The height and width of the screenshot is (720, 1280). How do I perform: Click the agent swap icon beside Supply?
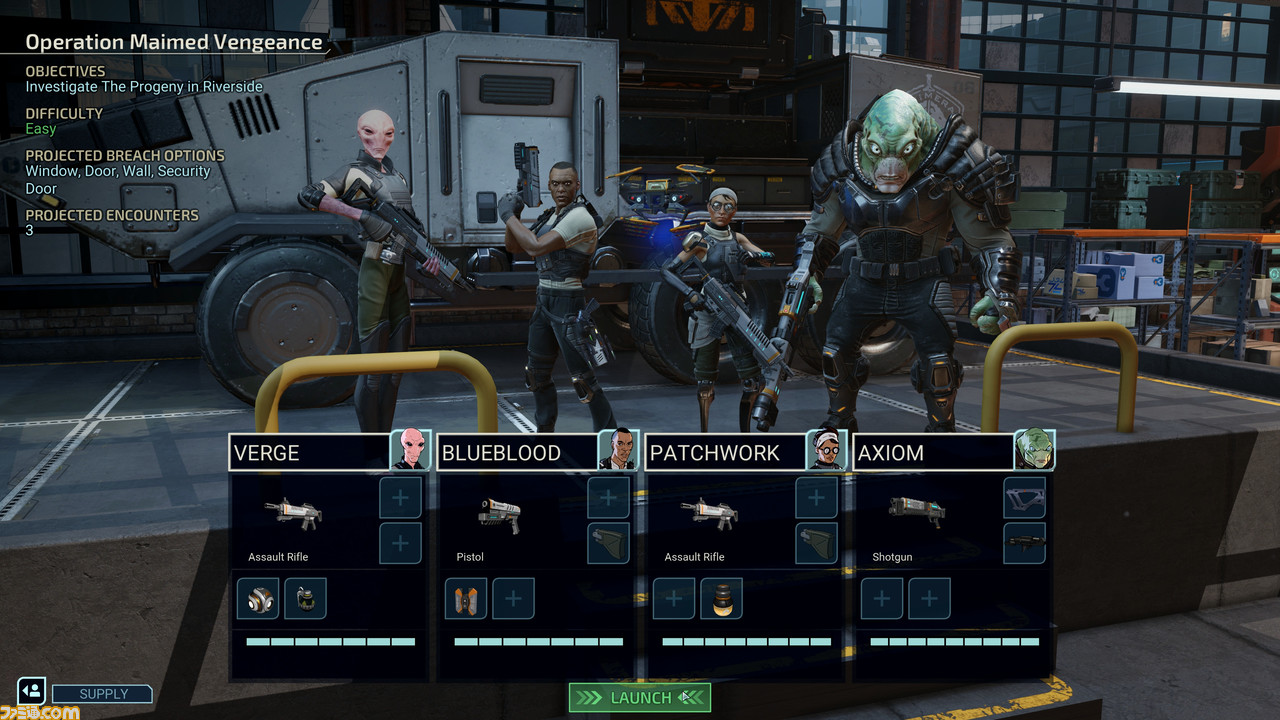click(31, 691)
